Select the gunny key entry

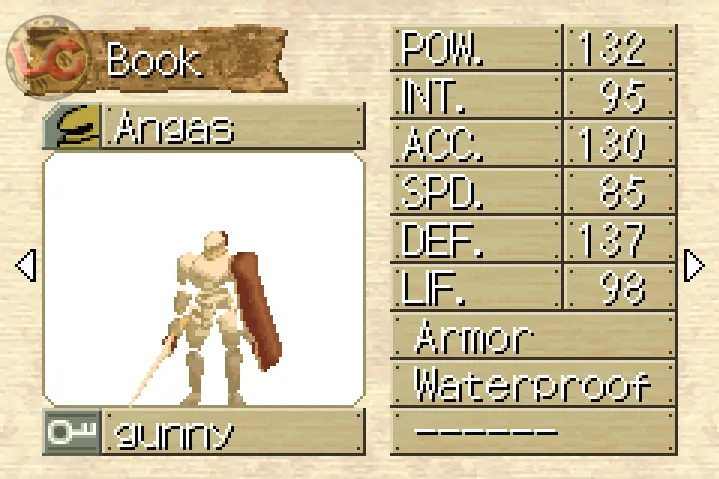pos(232,433)
